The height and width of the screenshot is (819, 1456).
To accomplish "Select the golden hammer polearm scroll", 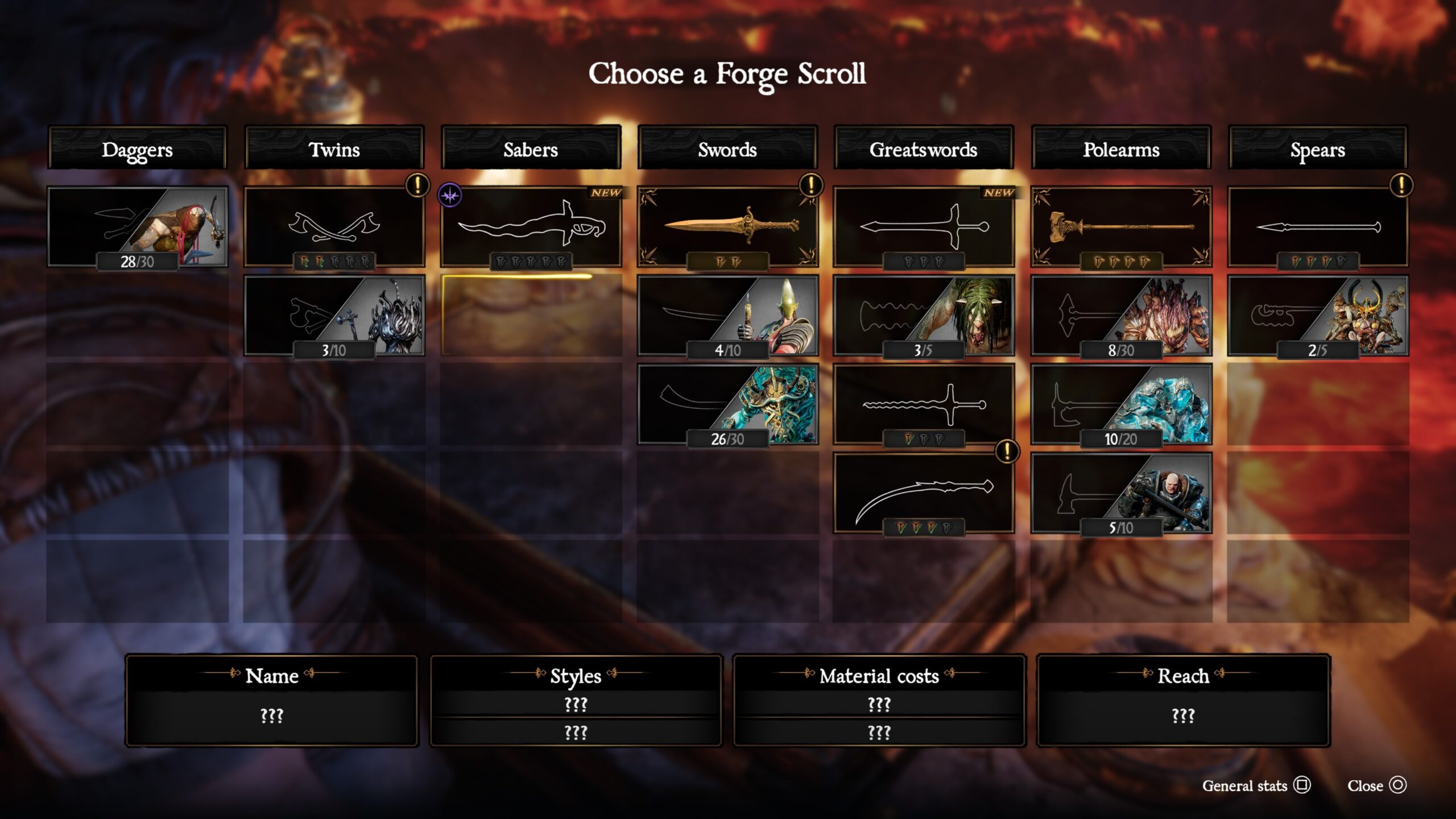I will click(x=1121, y=227).
